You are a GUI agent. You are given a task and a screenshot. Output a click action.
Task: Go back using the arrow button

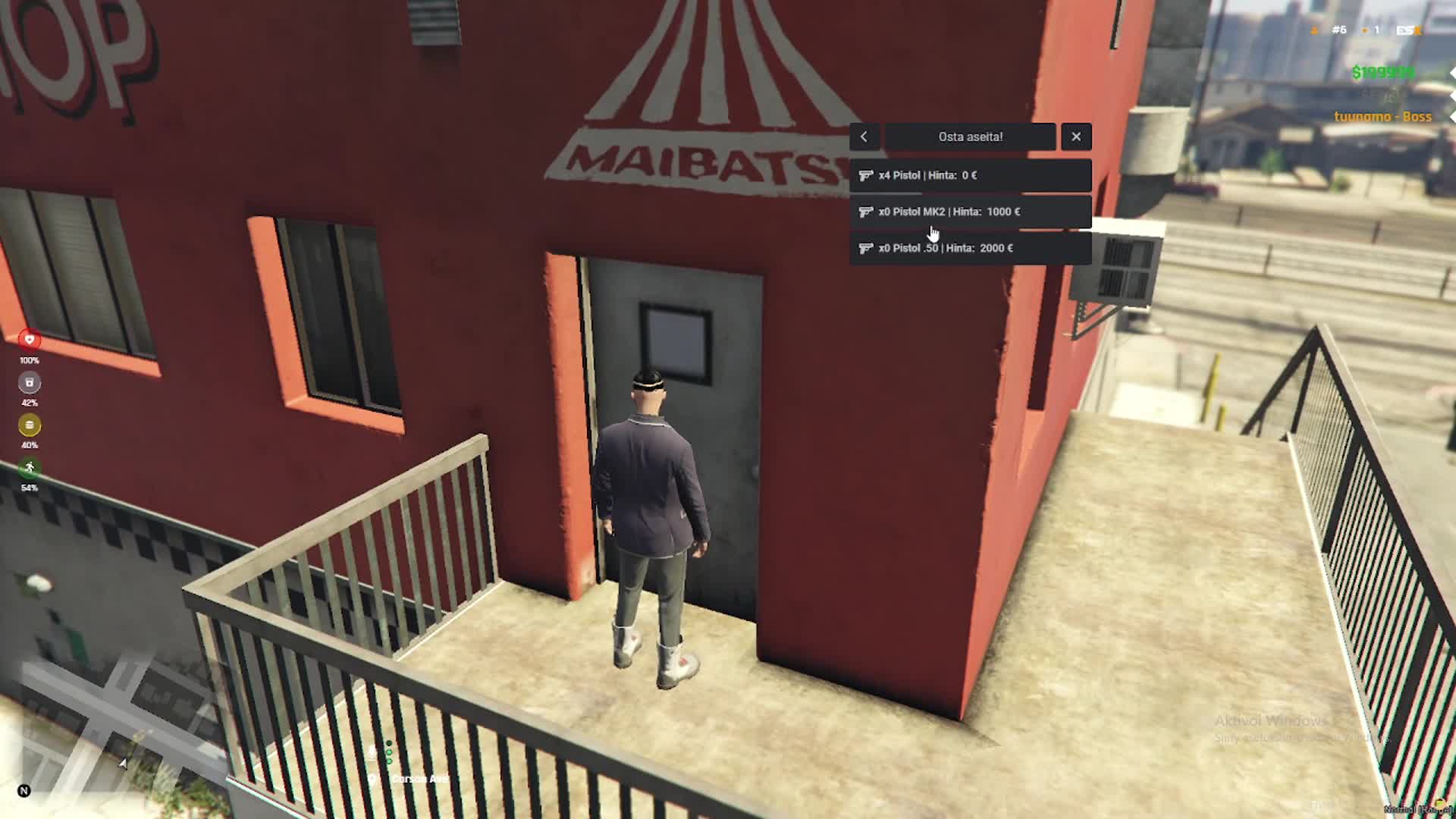click(864, 137)
